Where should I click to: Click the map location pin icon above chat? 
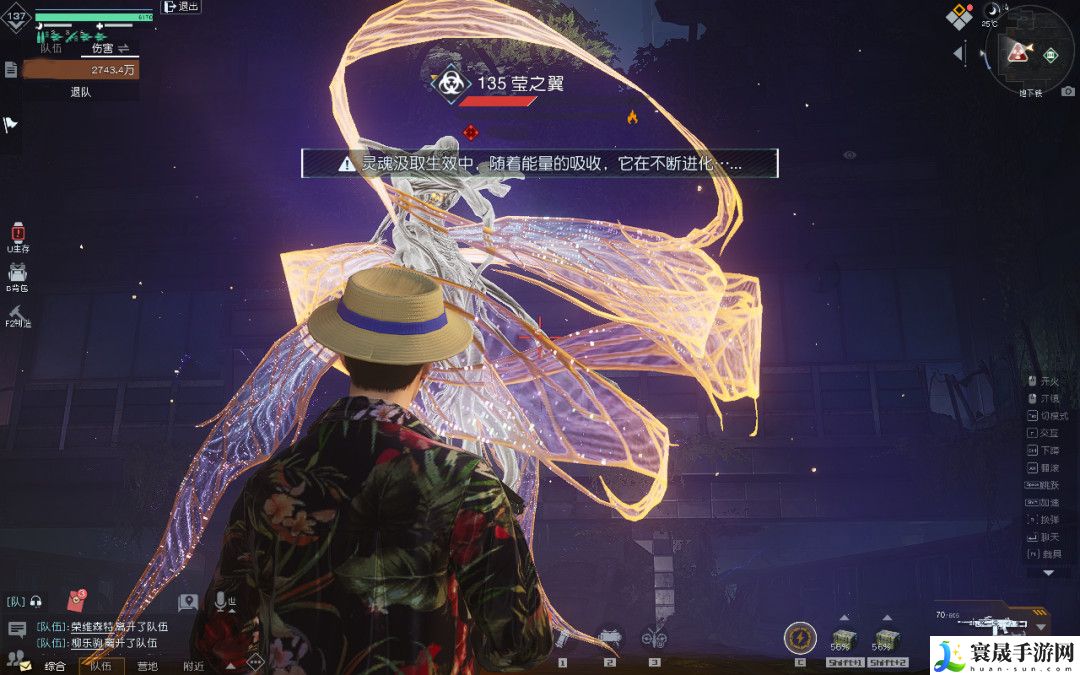point(187,602)
